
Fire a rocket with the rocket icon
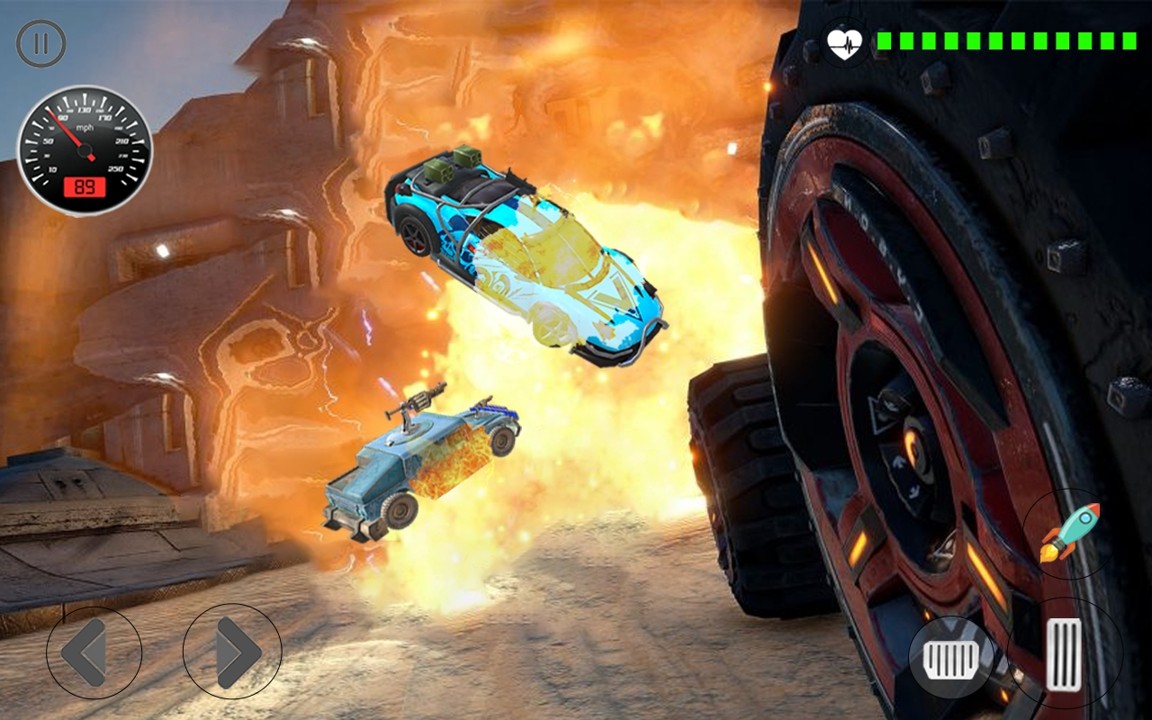click(x=1069, y=533)
